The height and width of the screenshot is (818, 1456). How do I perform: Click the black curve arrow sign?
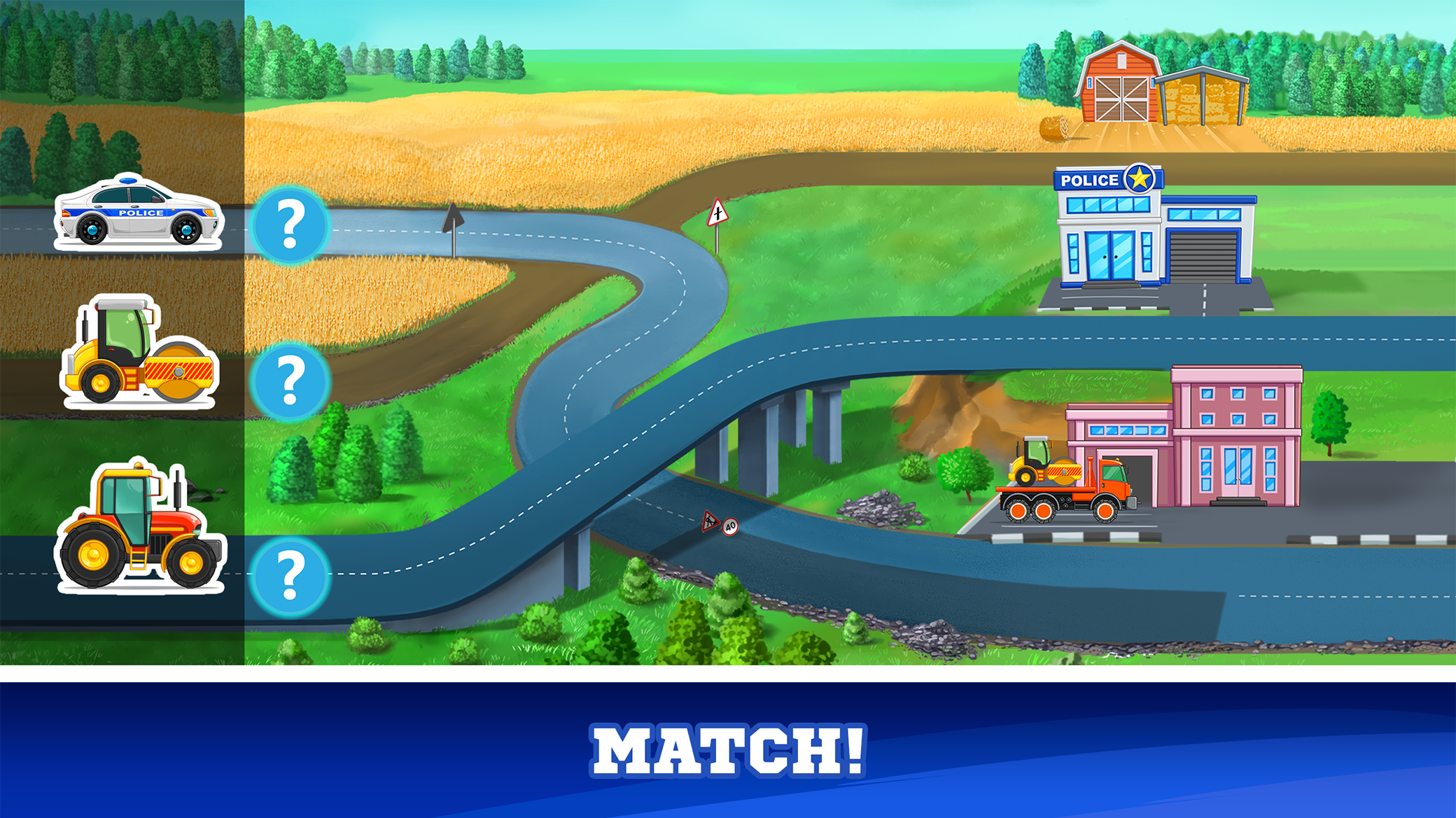coord(451,217)
